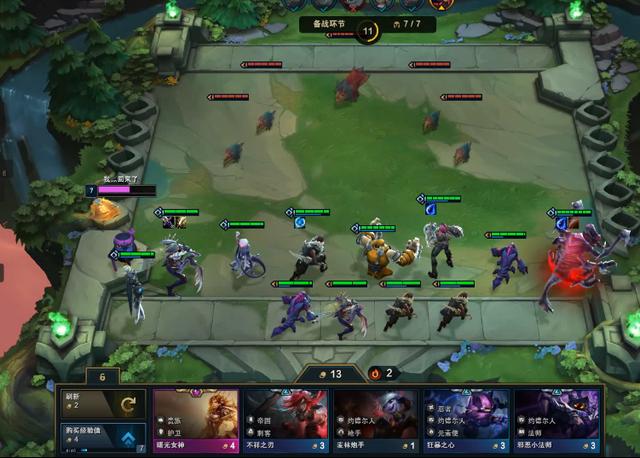This screenshot has height=458, width=640.
Task: Select the 麦林炮手 shop card
Action: pyautogui.click(x=376, y=420)
